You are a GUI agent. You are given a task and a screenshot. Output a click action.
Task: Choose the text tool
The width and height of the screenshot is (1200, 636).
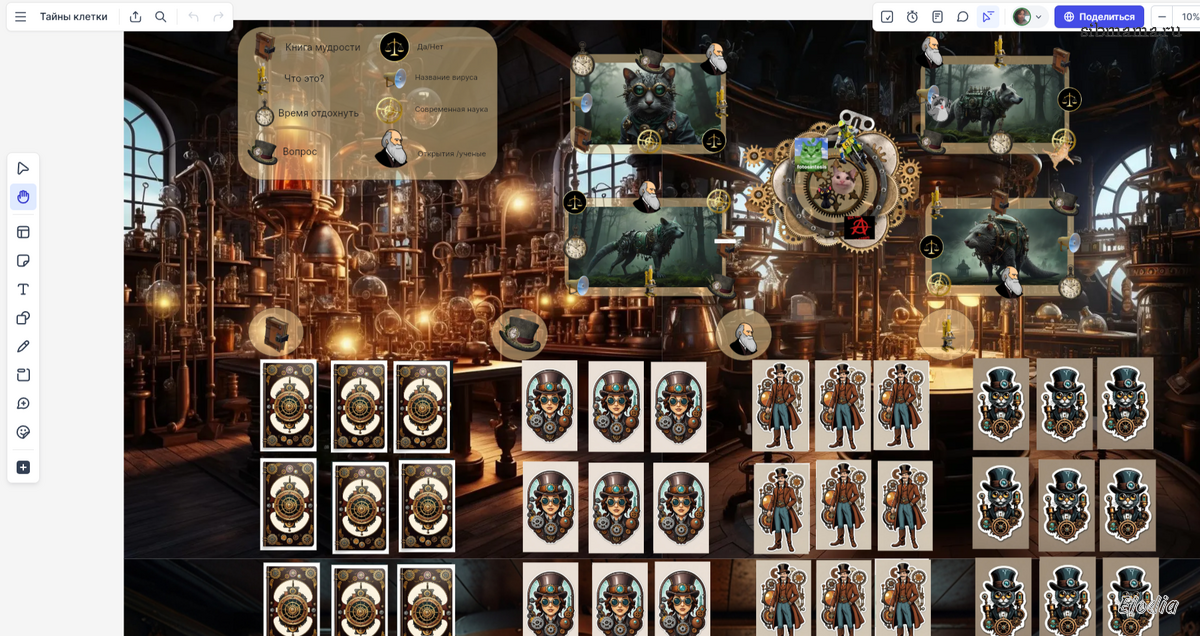pyautogui.click(x=23, y=289)
